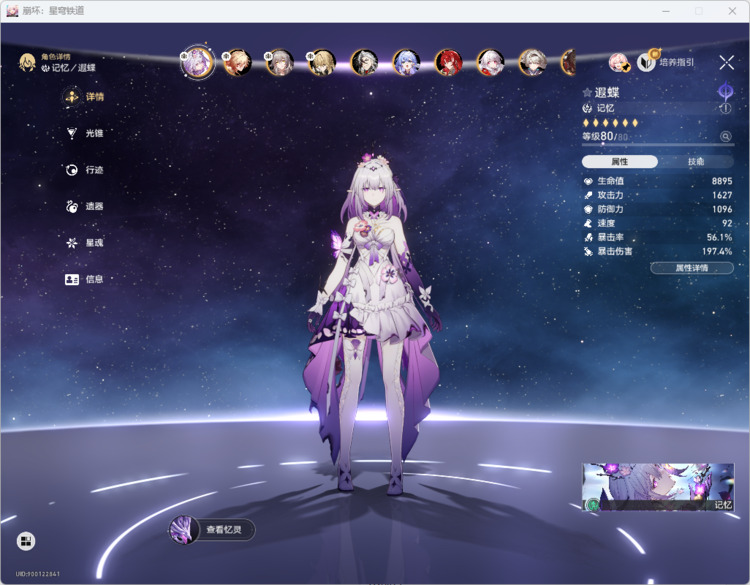Open the 详情 (Details) menu entry
This screenshot has width=750, height=585.
[85, 97]
